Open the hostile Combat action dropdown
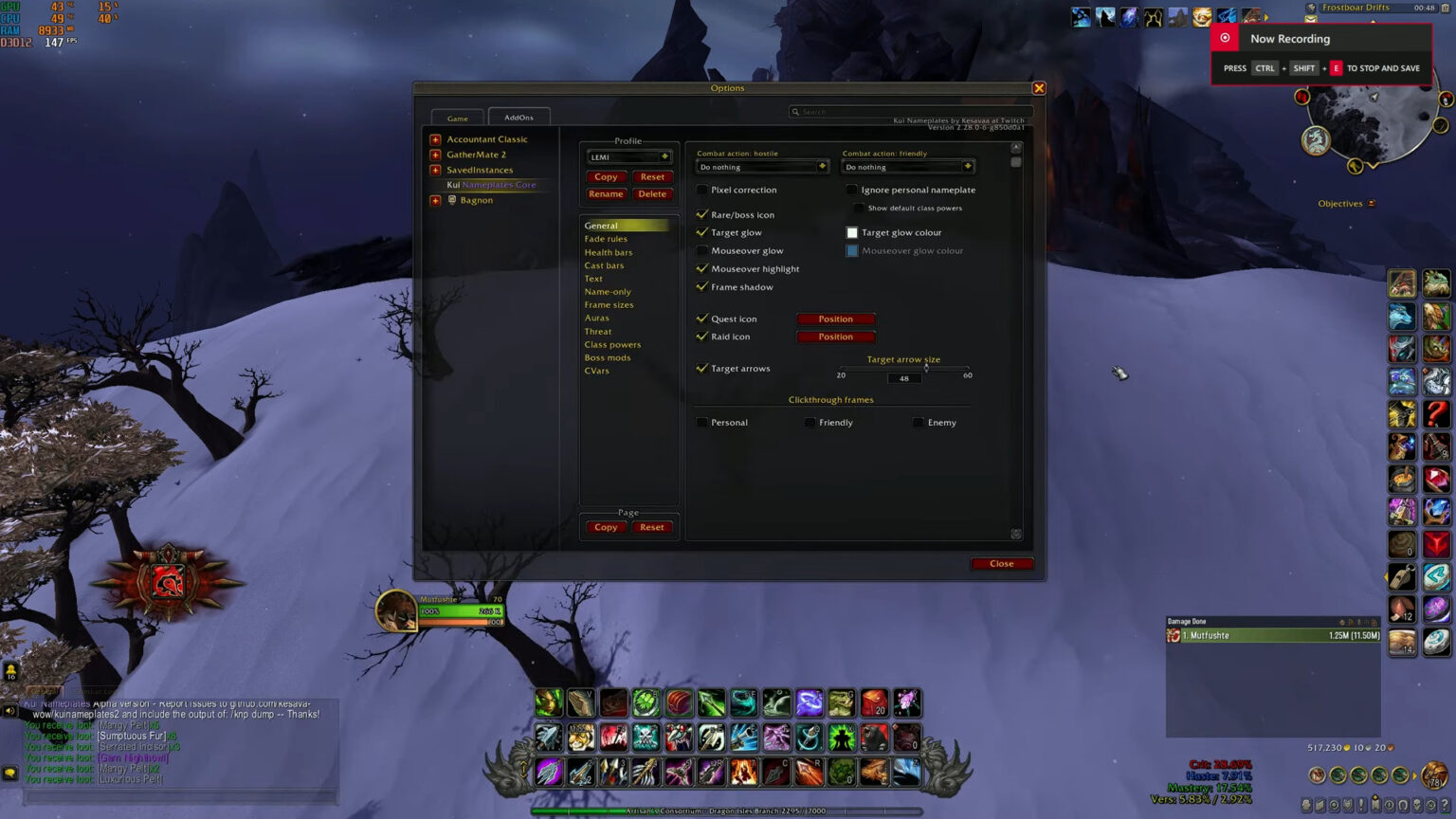Viewport: 1456px width, 819px height. (x=761, y=166)
